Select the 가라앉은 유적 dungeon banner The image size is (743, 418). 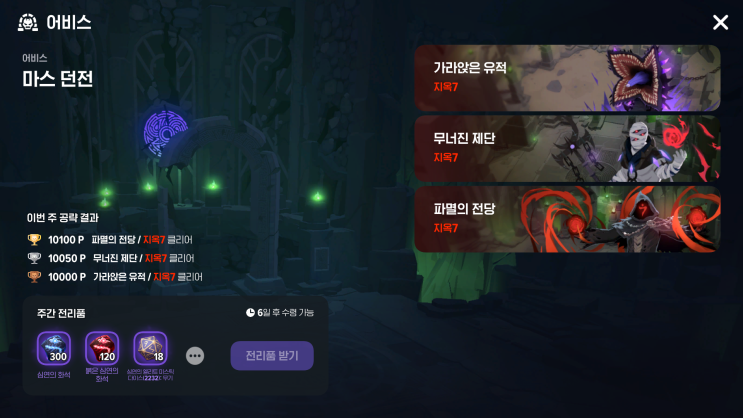tap(567, 78)
